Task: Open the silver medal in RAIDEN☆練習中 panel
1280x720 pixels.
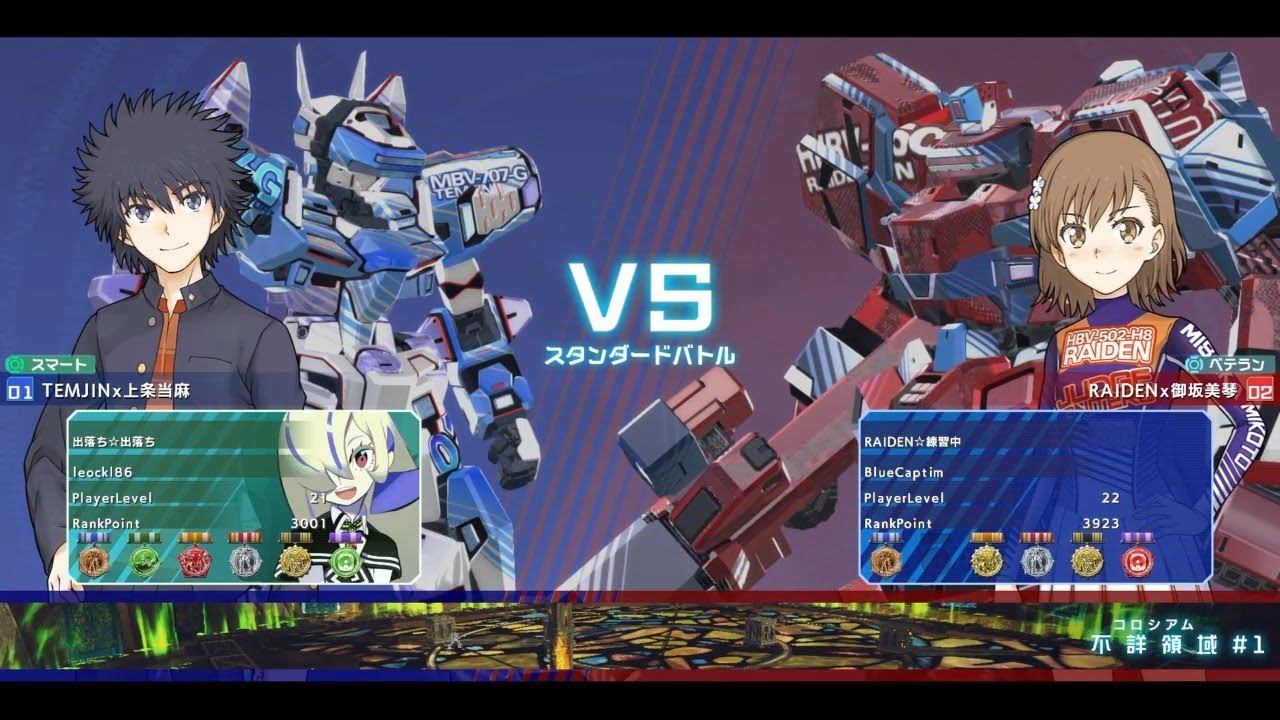Action: click(1037, 560)
